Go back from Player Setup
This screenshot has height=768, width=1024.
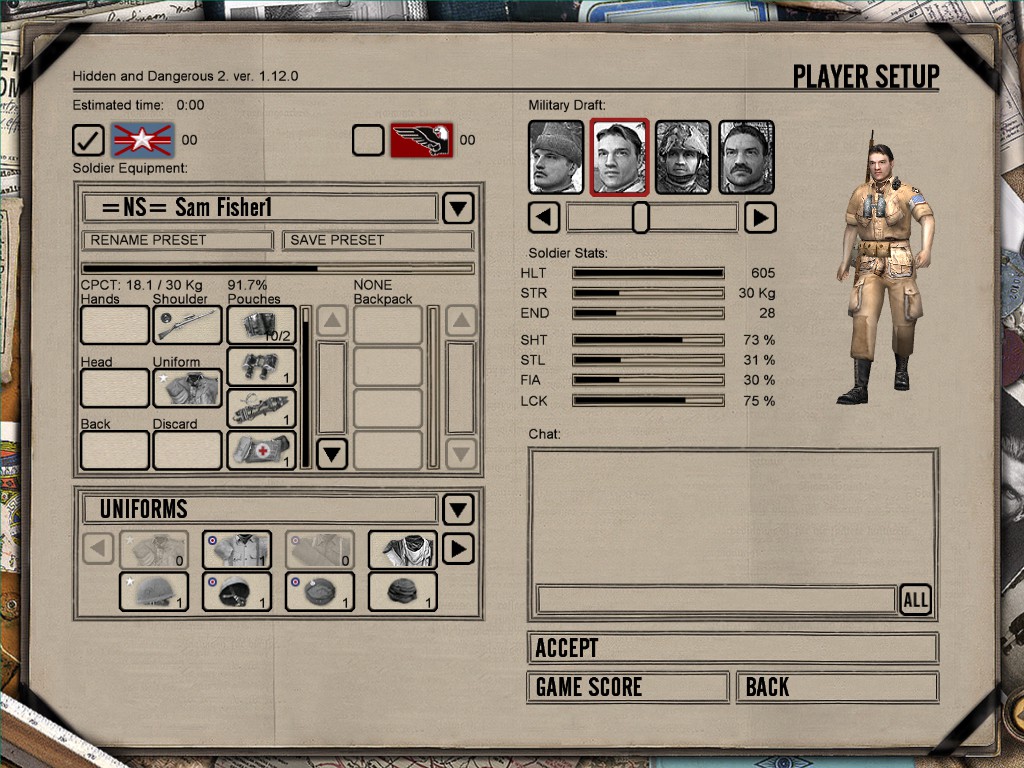[x=837, y=687]
